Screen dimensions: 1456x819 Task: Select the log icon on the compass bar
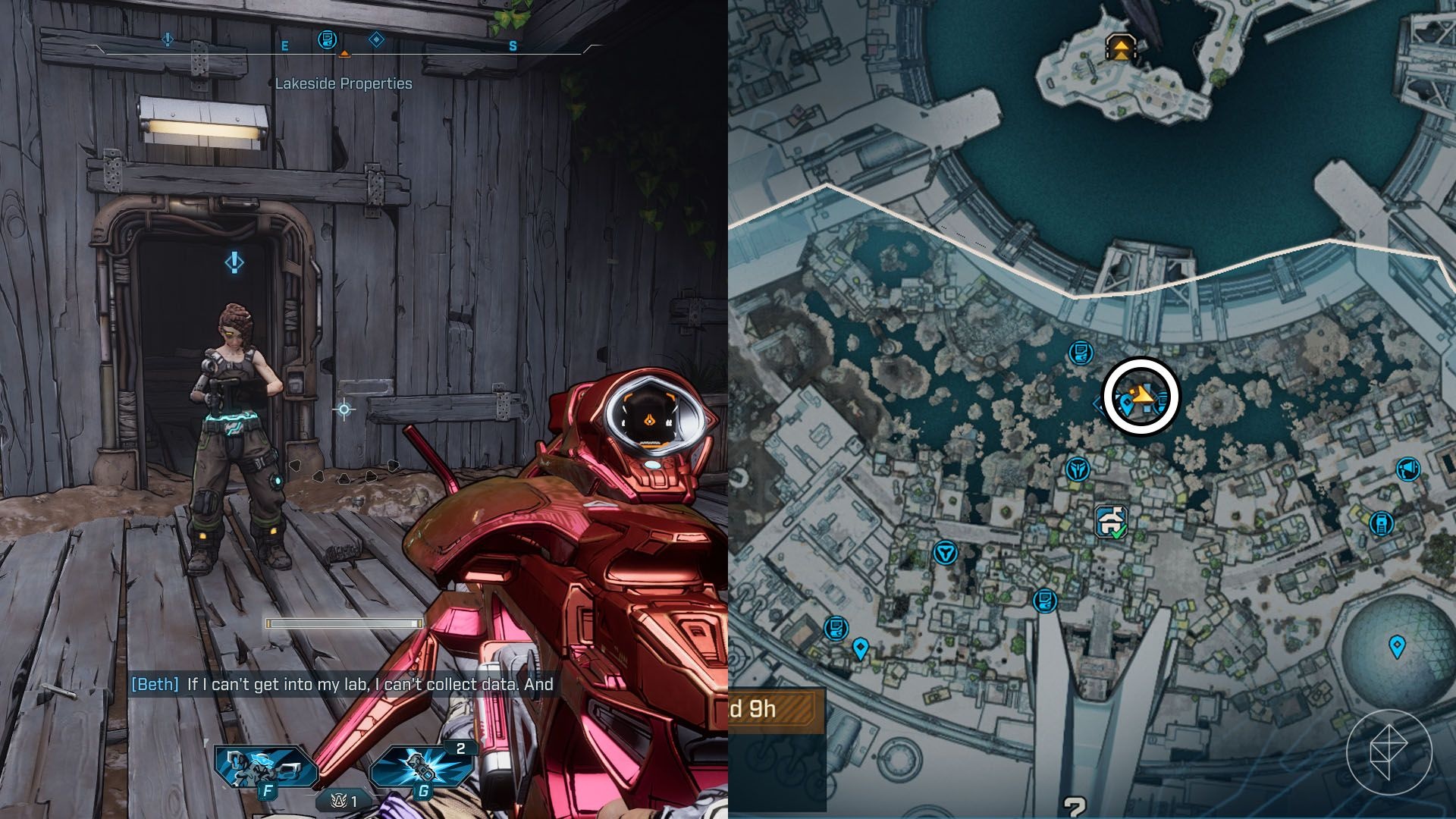point(327,39)
